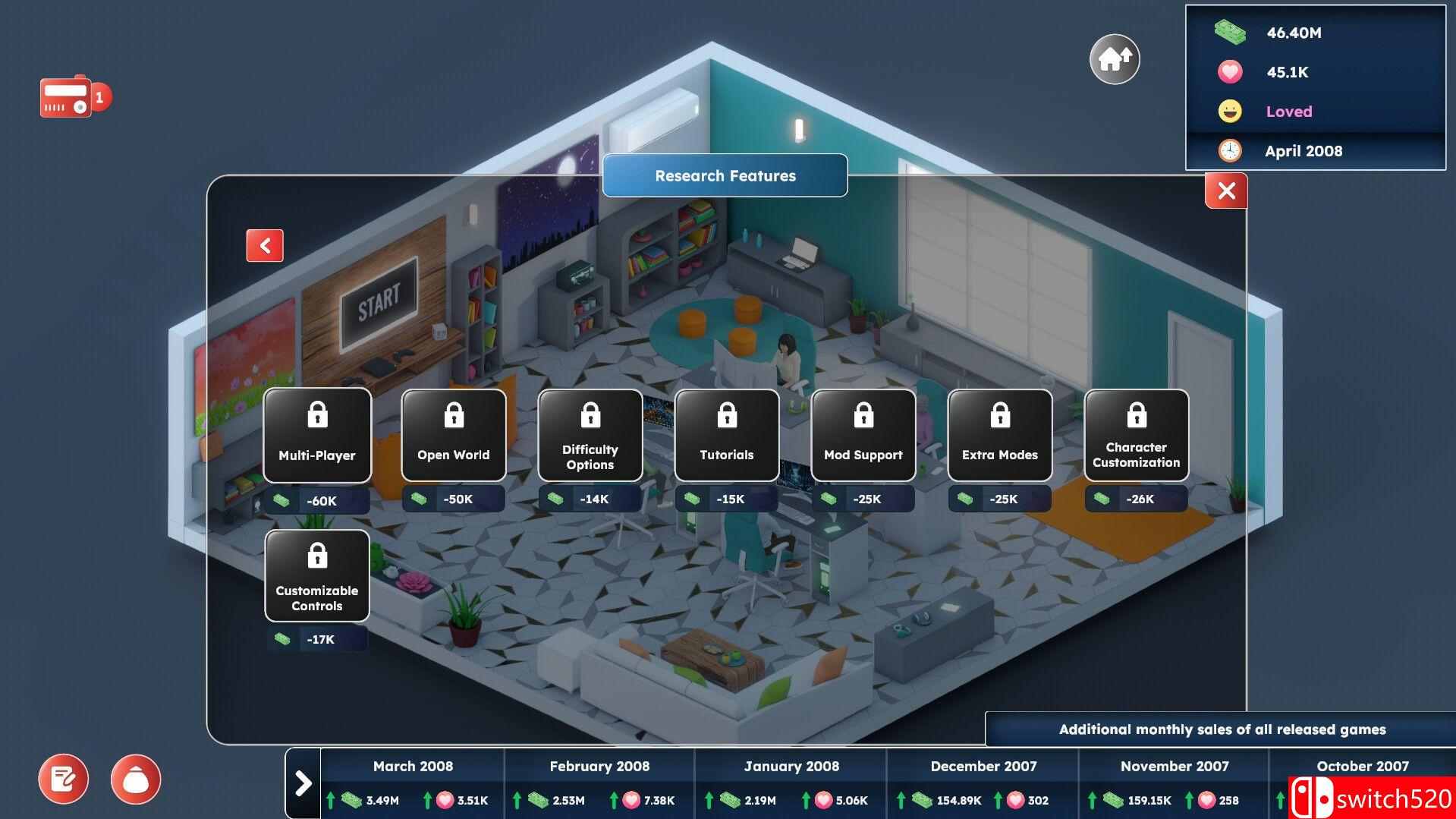Research Customizable Controls for 17K
1456x819 pixels.
click(316, 575)
